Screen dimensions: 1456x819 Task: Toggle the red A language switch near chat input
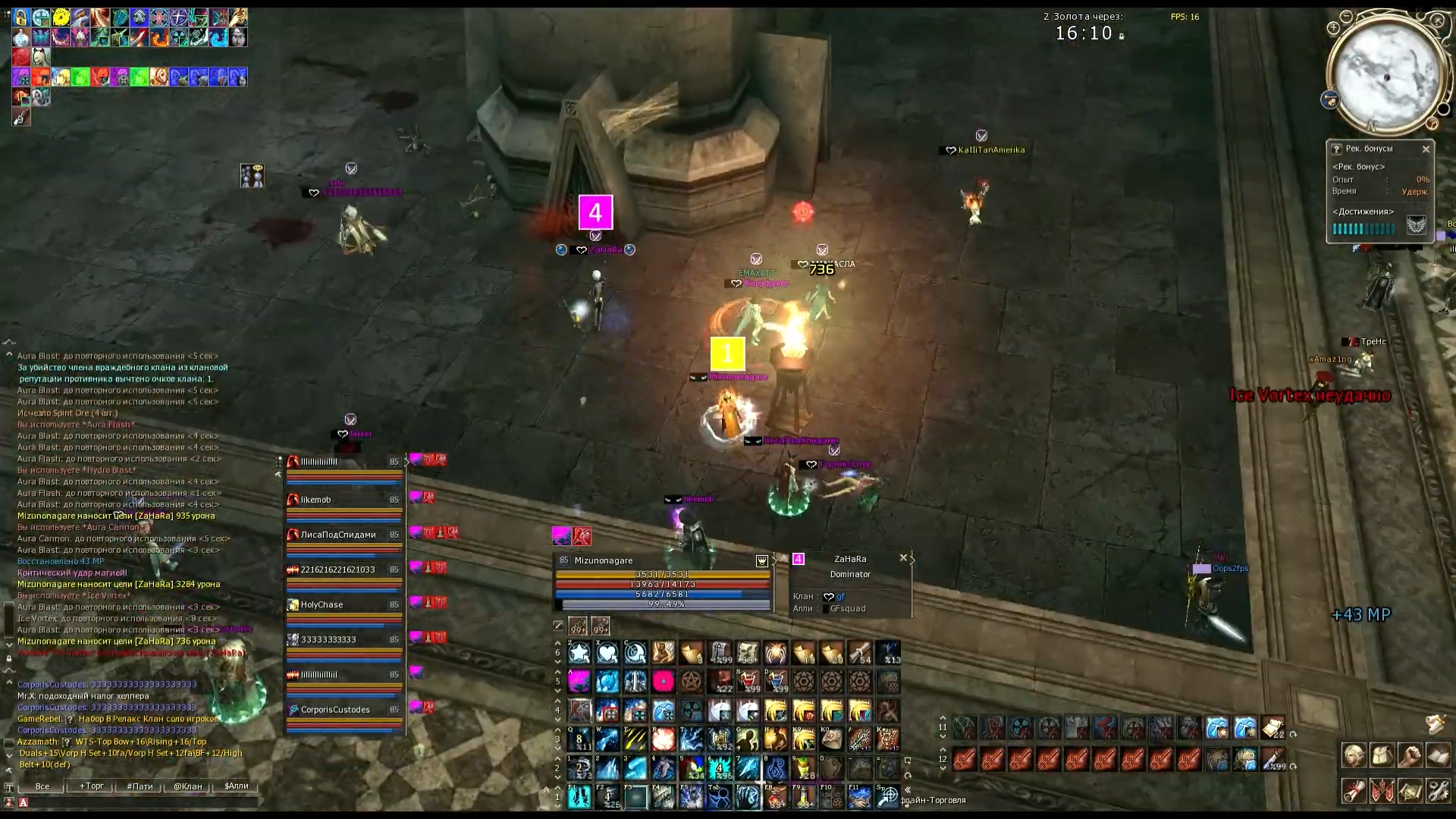pos(24,802)
